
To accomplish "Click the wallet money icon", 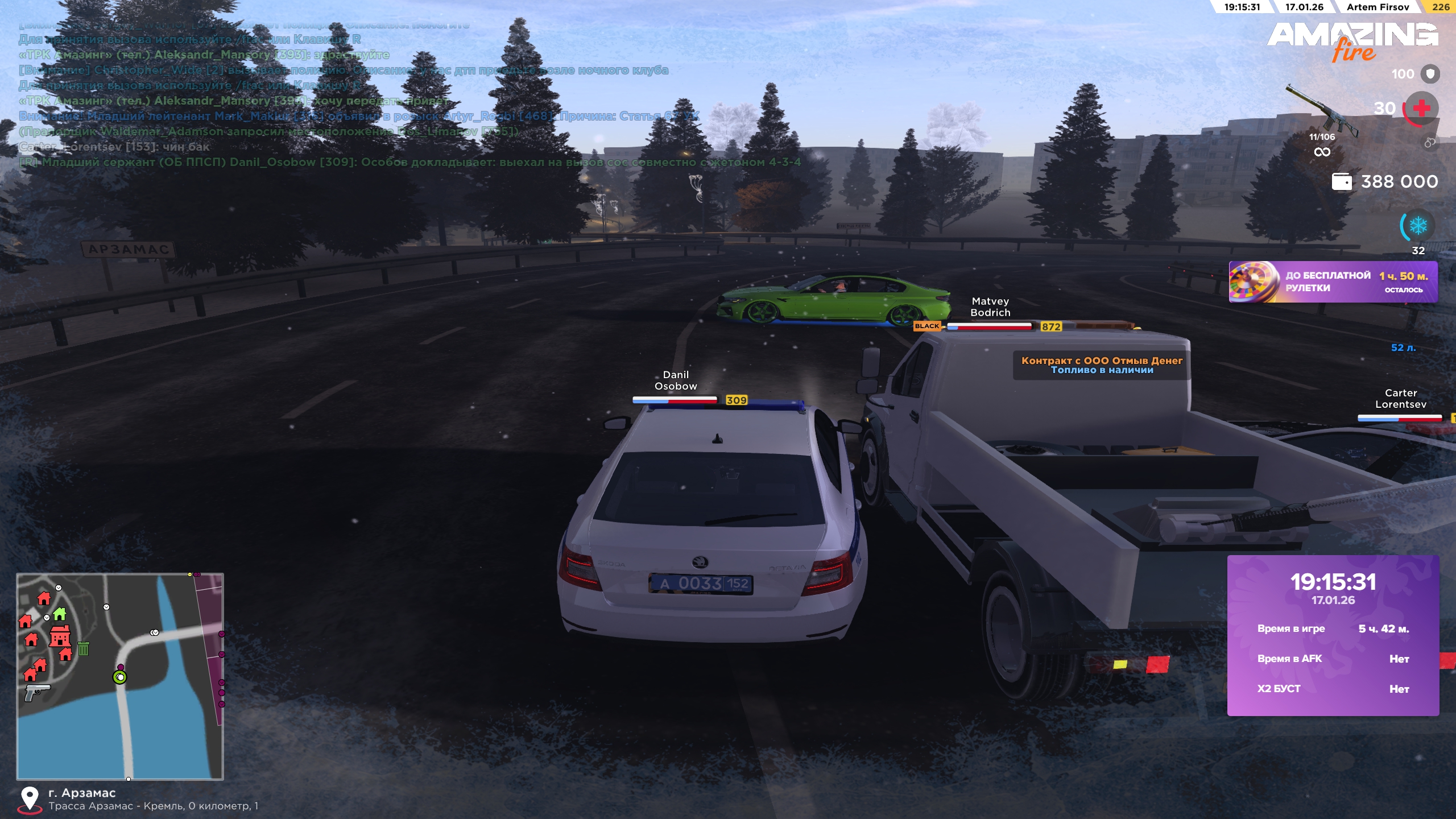I will pyautogui.click(x=1342, y=182).
